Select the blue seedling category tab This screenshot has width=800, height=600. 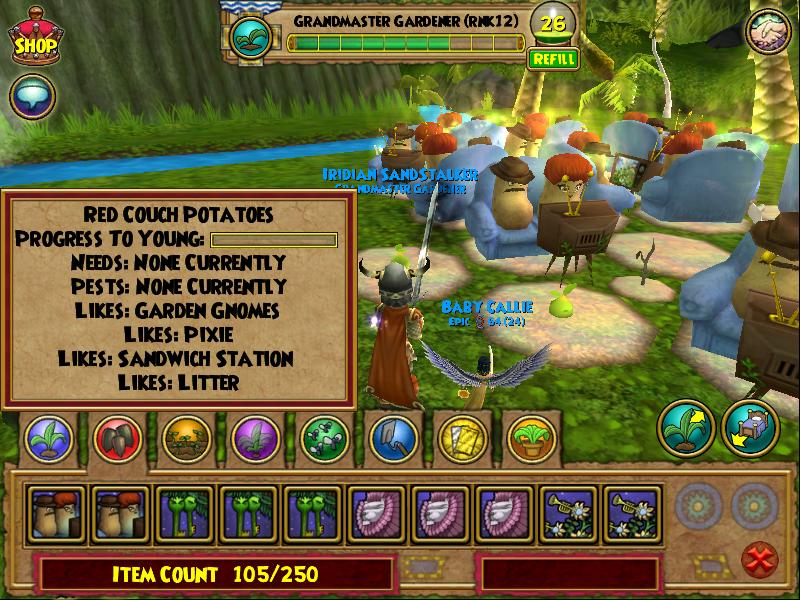click(x=44, y=437)
